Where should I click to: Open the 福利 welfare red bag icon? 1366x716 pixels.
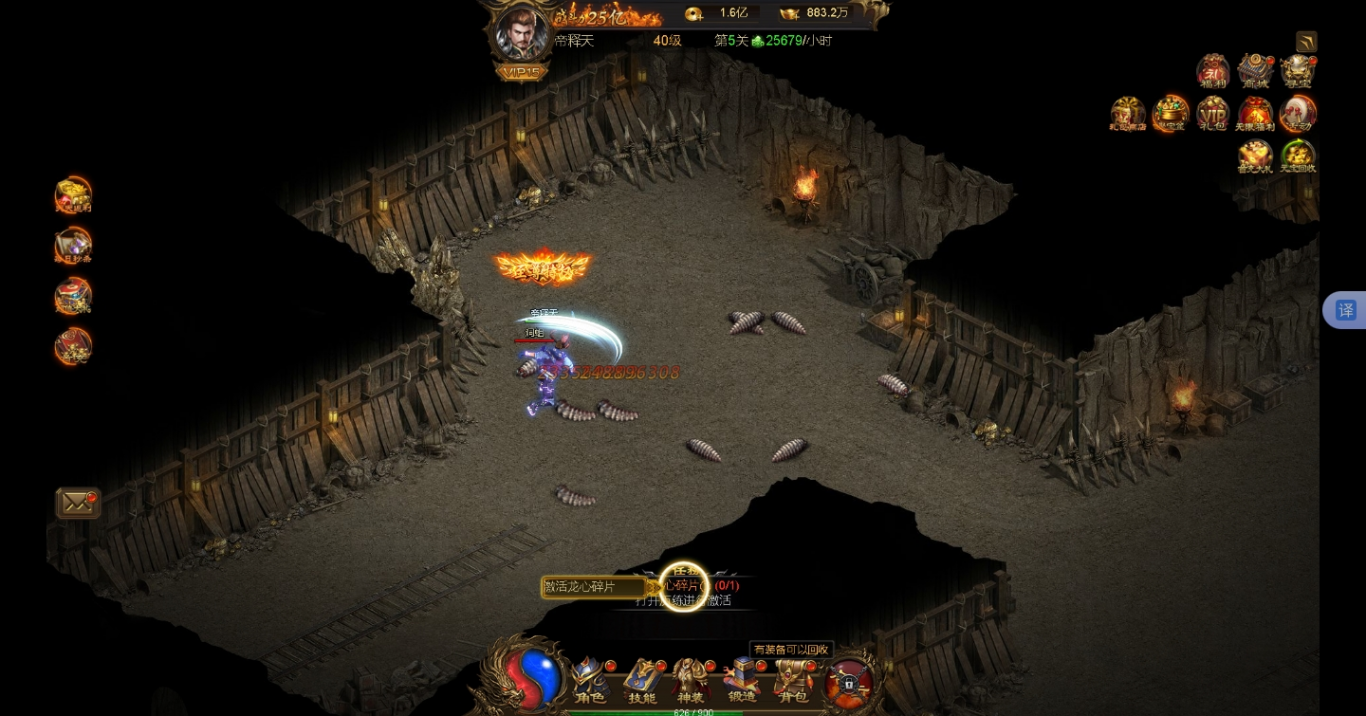point(1213,71)
